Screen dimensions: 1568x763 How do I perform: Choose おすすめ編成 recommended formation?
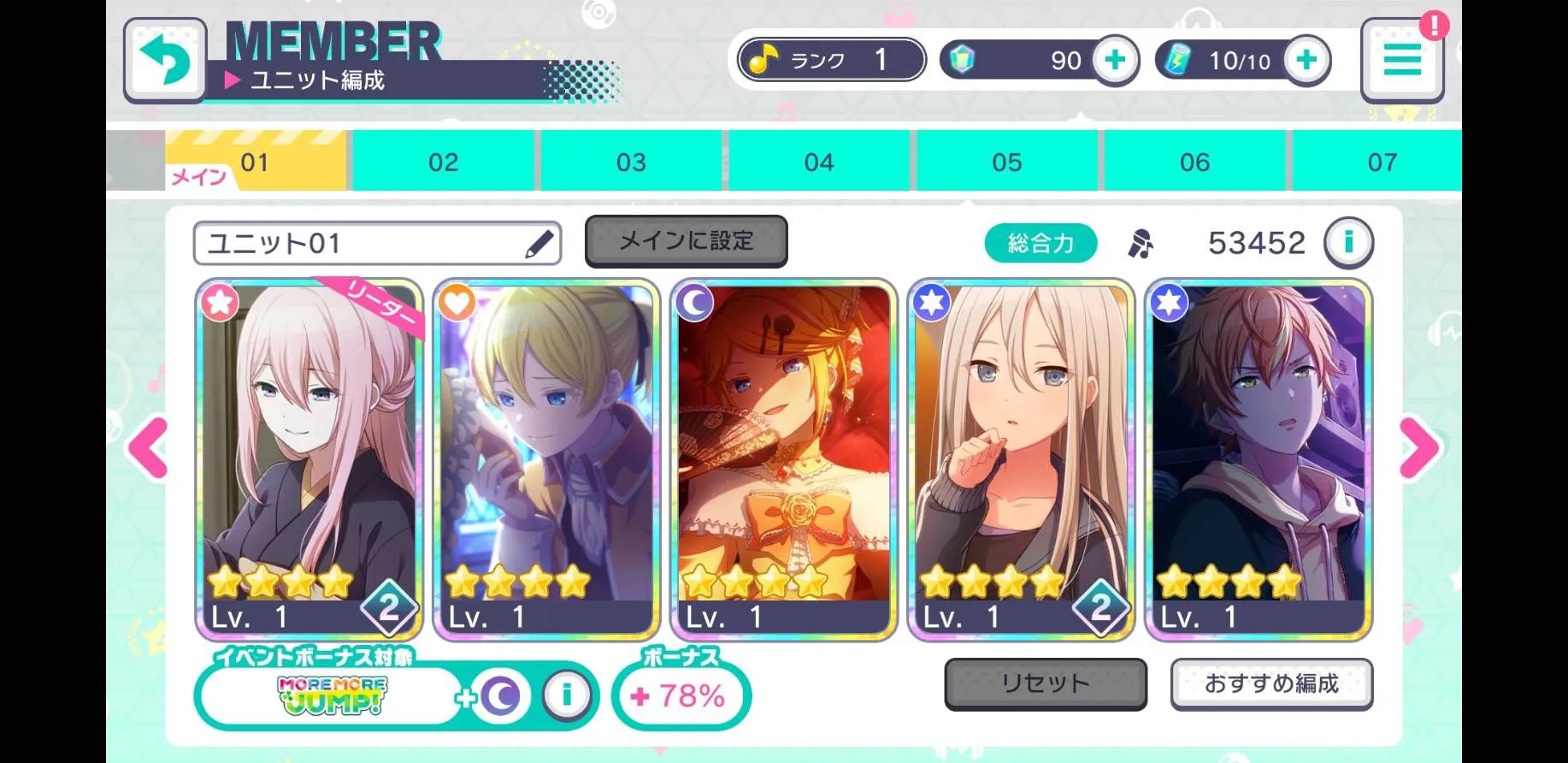point(1271,683)
